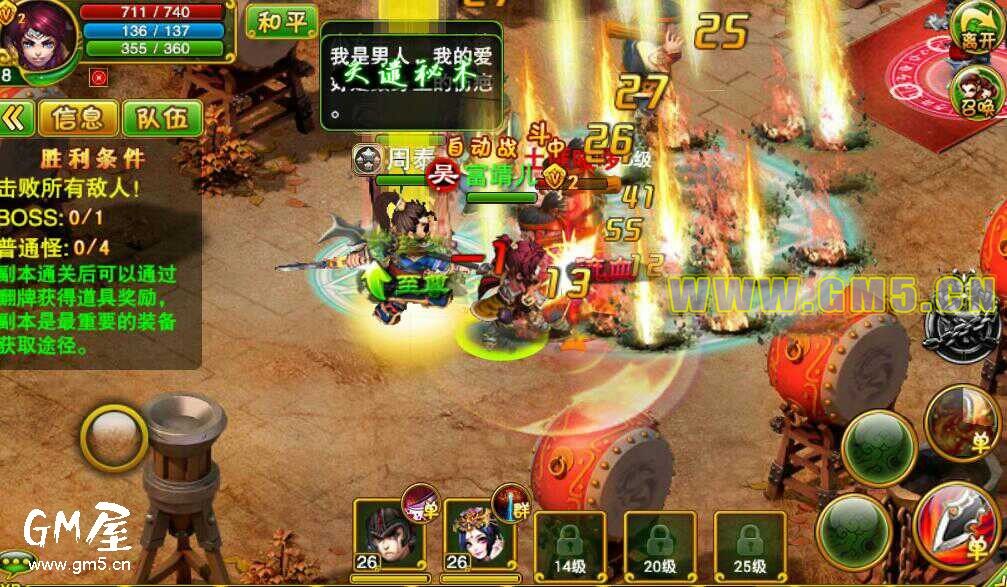Image resolution: width=1007 pixels, height=587 pixels.
Task: Tap the player character portrait
Action: pos(38,32)
